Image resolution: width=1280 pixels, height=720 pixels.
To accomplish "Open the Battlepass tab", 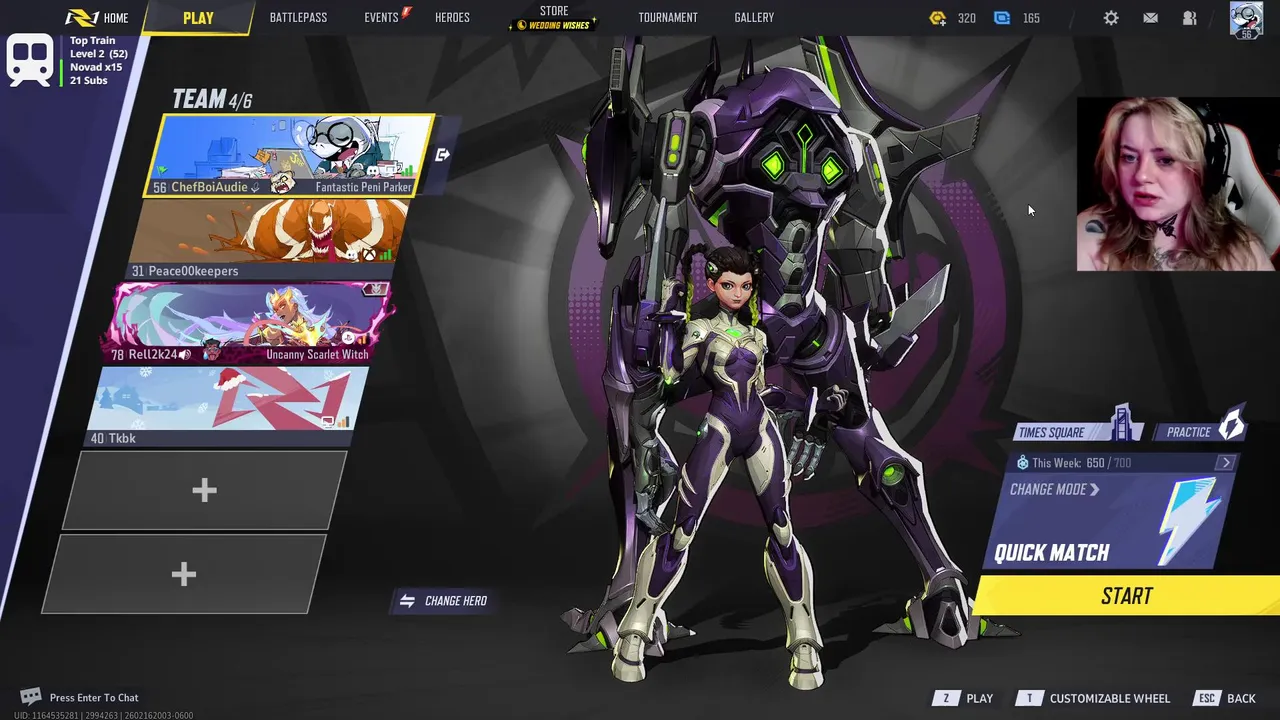I will (x=298, y=18).
